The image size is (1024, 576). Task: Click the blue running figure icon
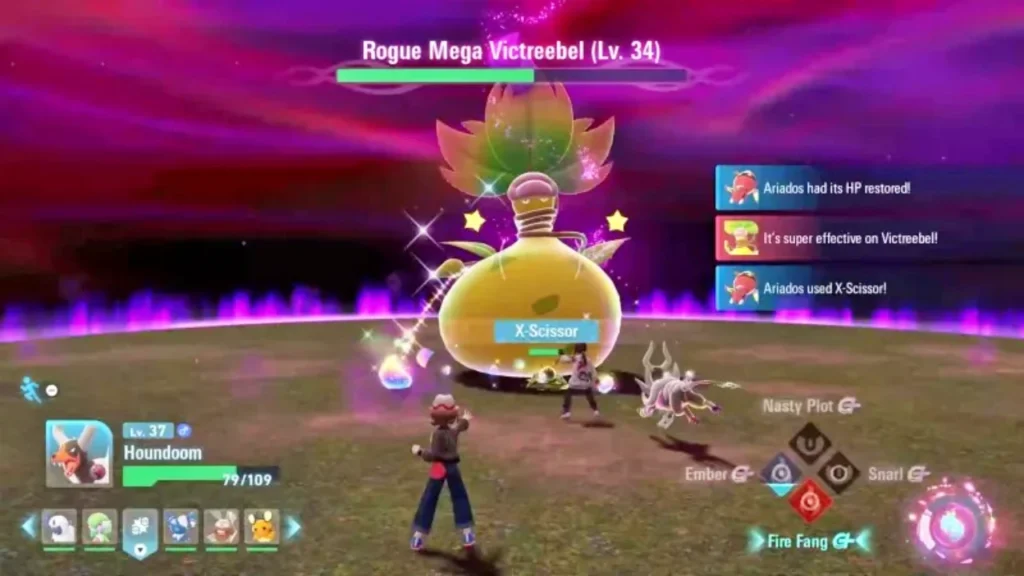[x=31, y=389]
